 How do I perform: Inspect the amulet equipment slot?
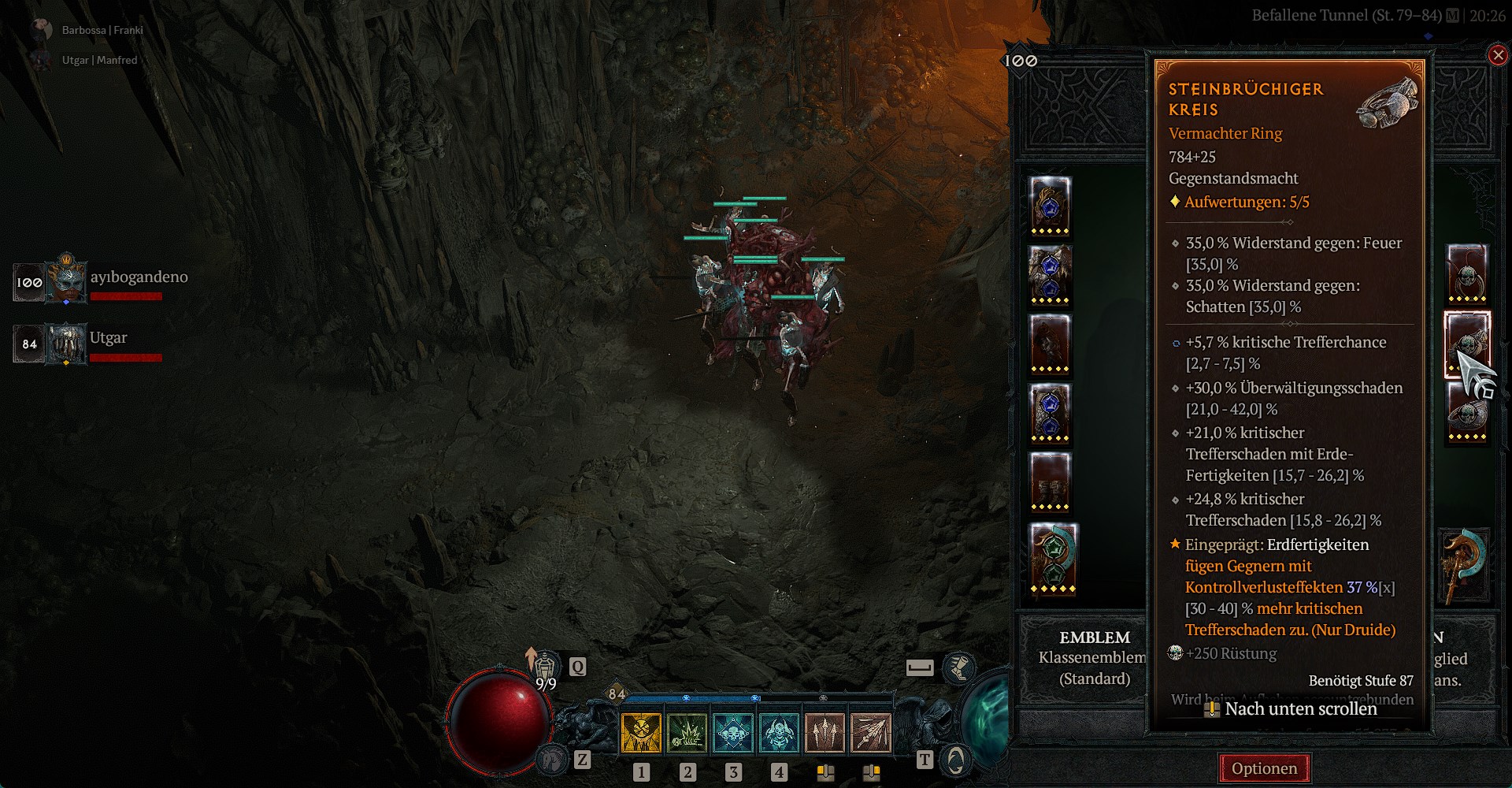1467,273
